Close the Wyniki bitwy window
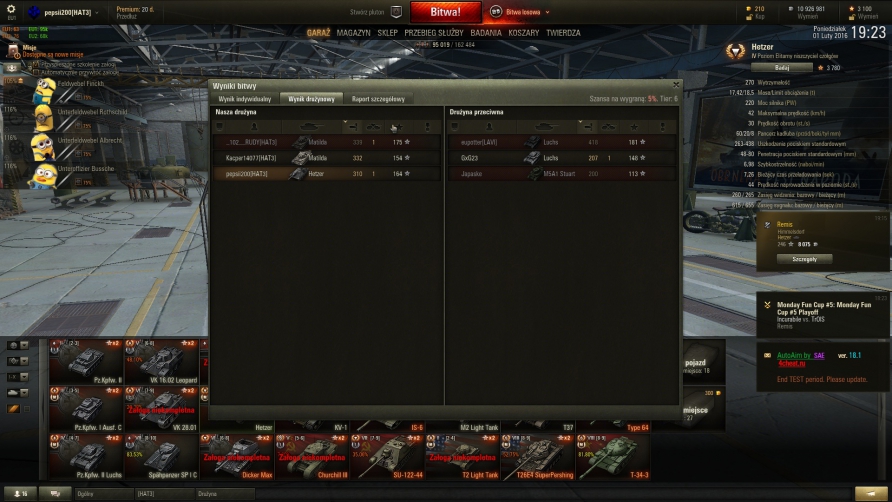The width and height of the screenshot is (892, 502). (x=676, y=85)
